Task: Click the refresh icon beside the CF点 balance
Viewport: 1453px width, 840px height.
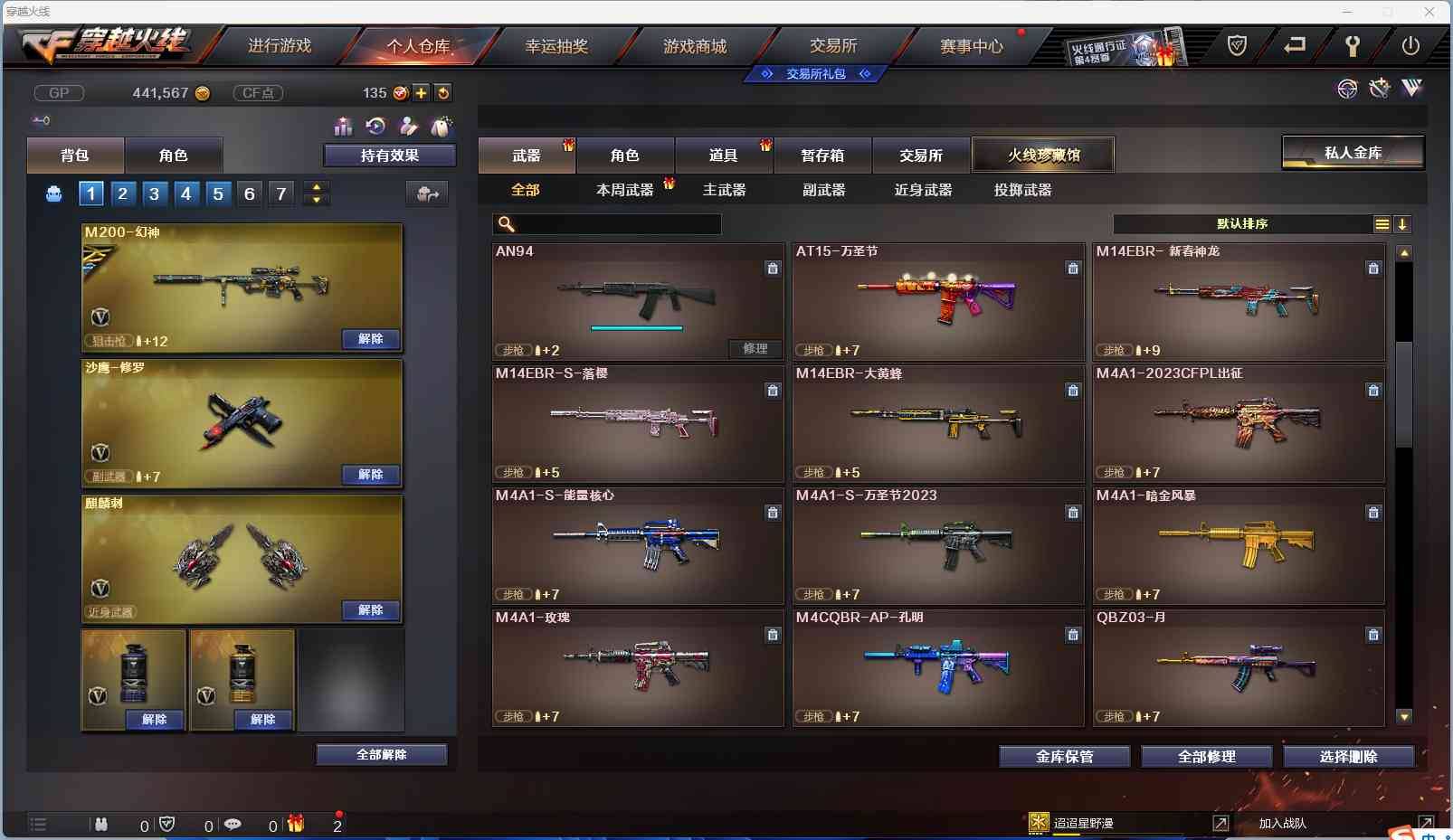Action: click(443, 92)
